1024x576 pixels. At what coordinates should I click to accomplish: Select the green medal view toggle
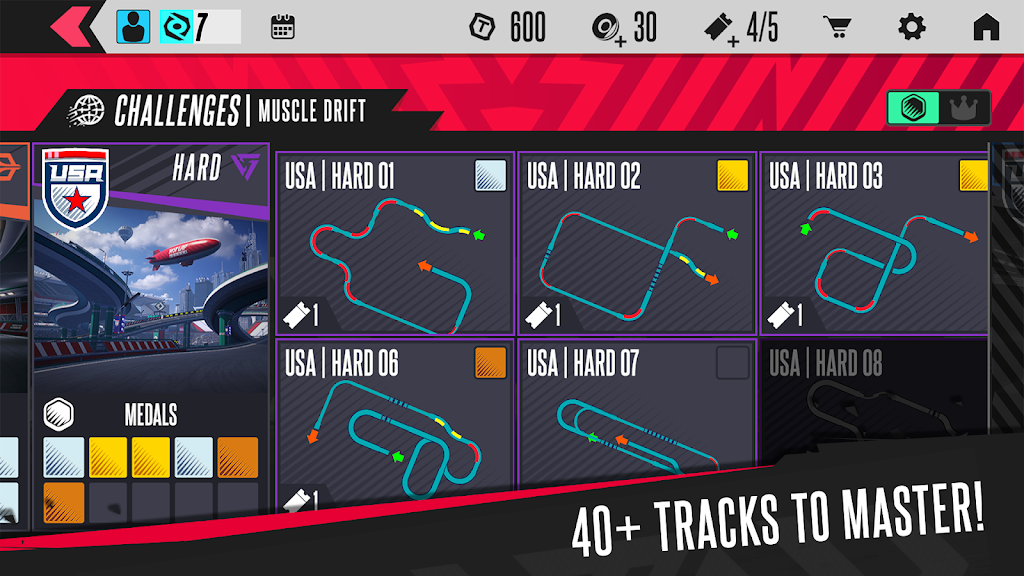(x=913, y=108)
